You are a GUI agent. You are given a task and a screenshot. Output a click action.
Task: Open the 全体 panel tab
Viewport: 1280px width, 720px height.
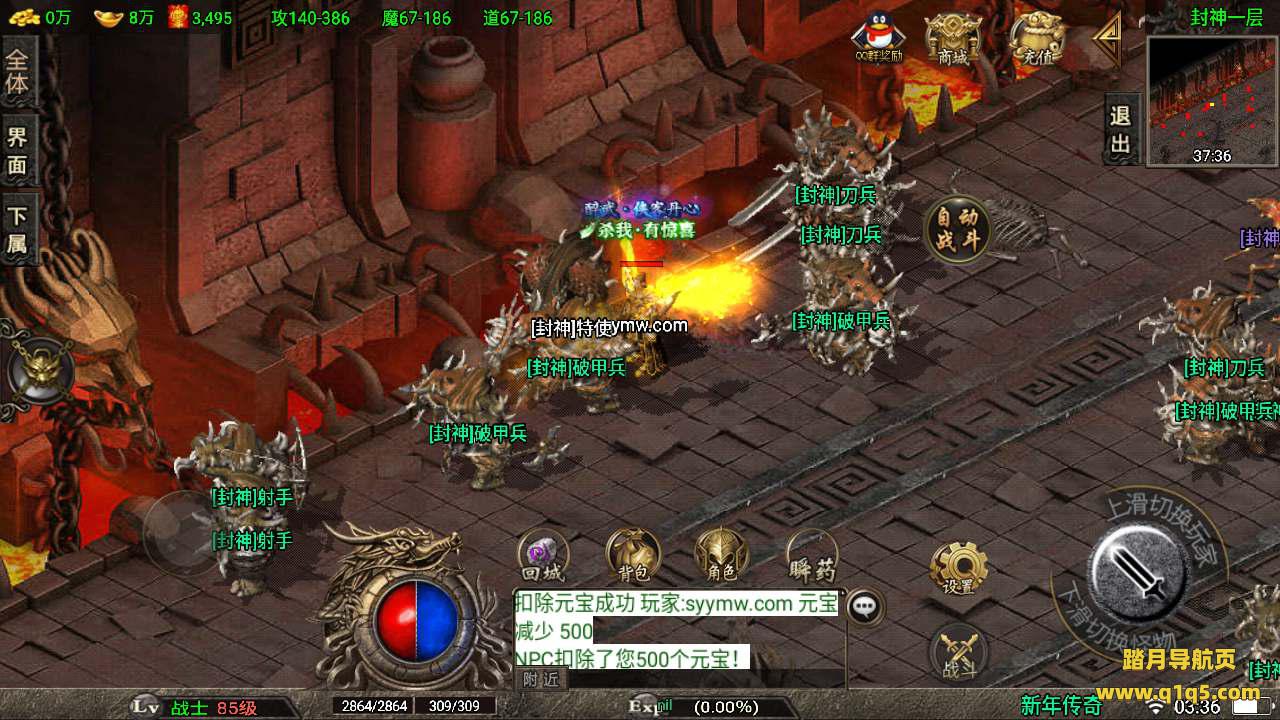18,72
